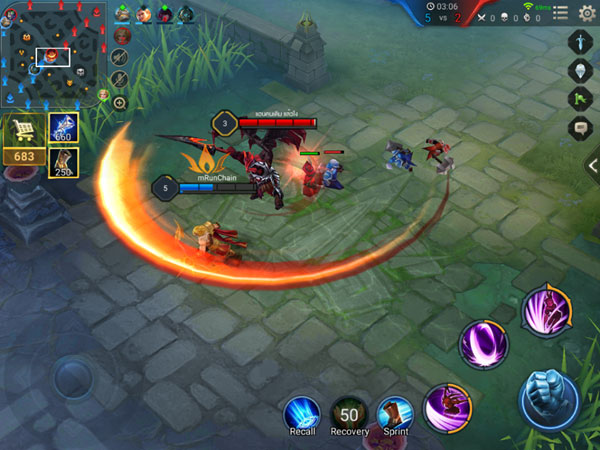This screenshot has width=600, height=450.
Task: Cast the purple dash skill left of the fist
Action: coord(447,409)
